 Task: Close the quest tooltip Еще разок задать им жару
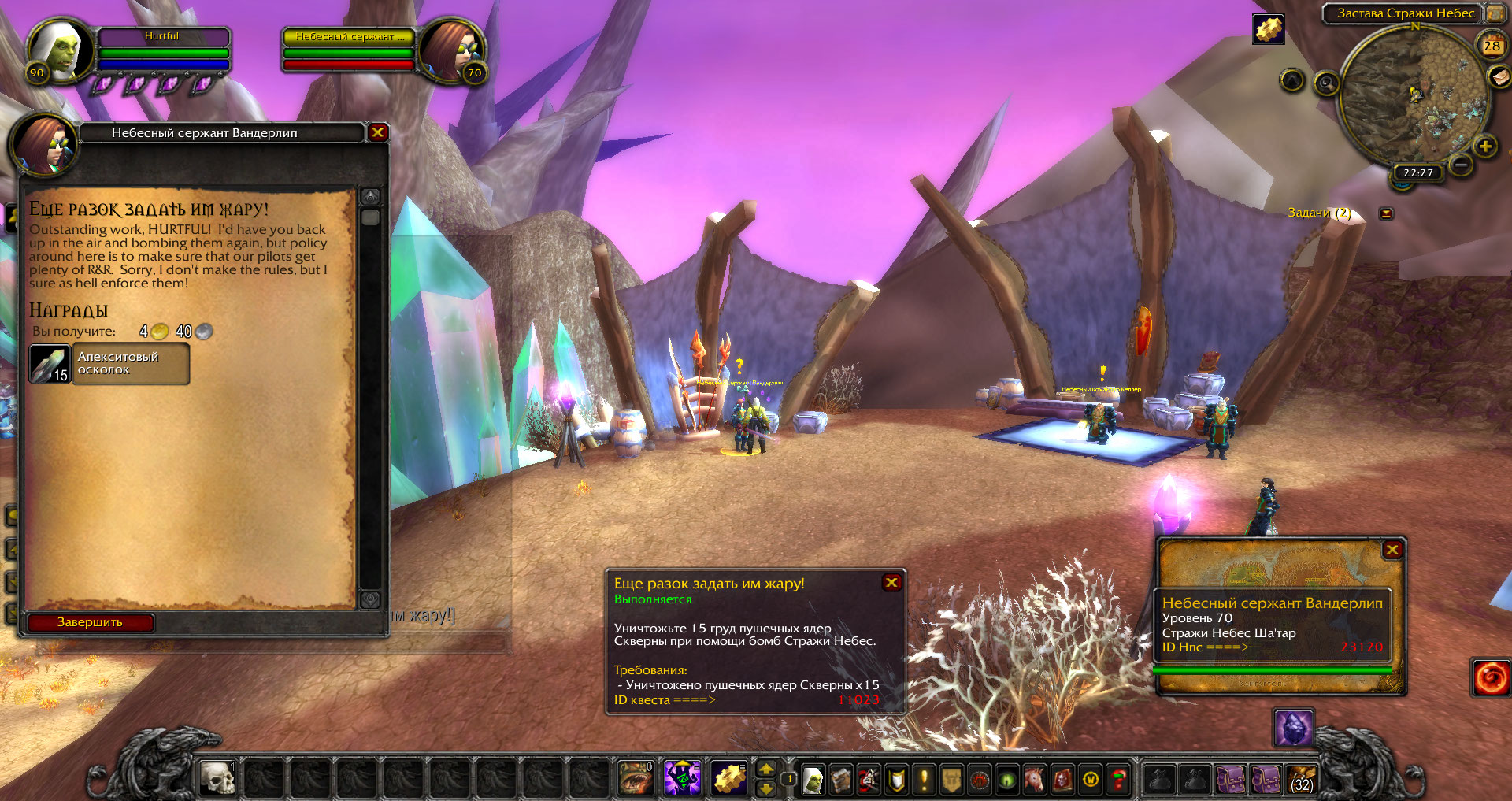891,583
